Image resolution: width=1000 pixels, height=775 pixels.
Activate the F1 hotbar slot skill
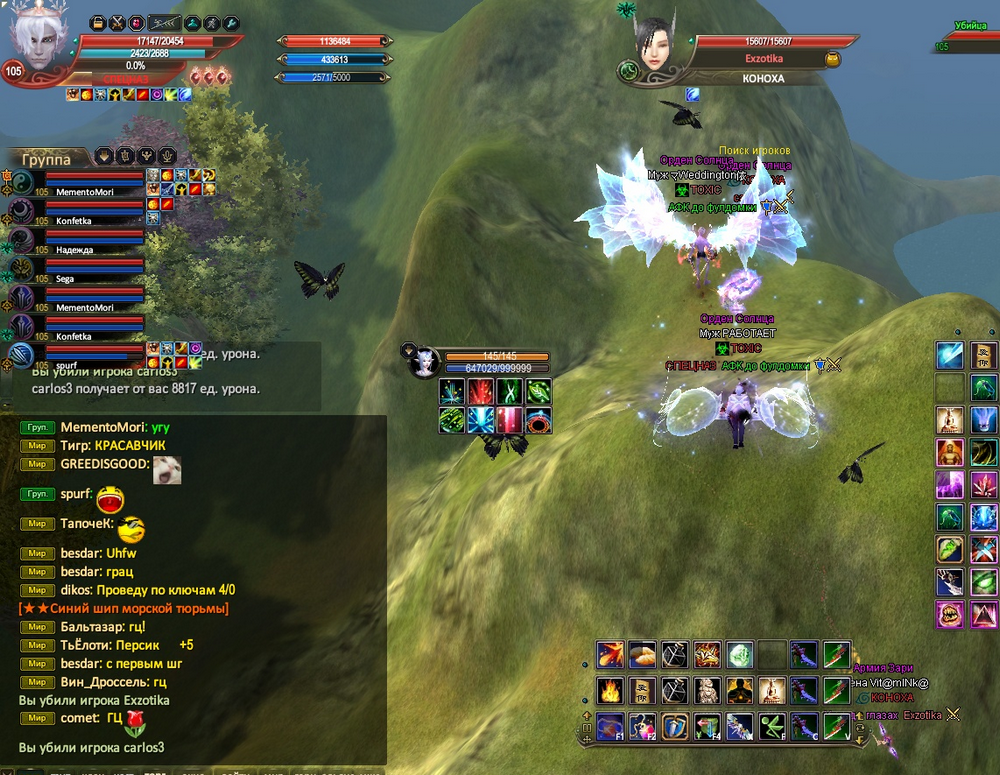coord(610,726)
